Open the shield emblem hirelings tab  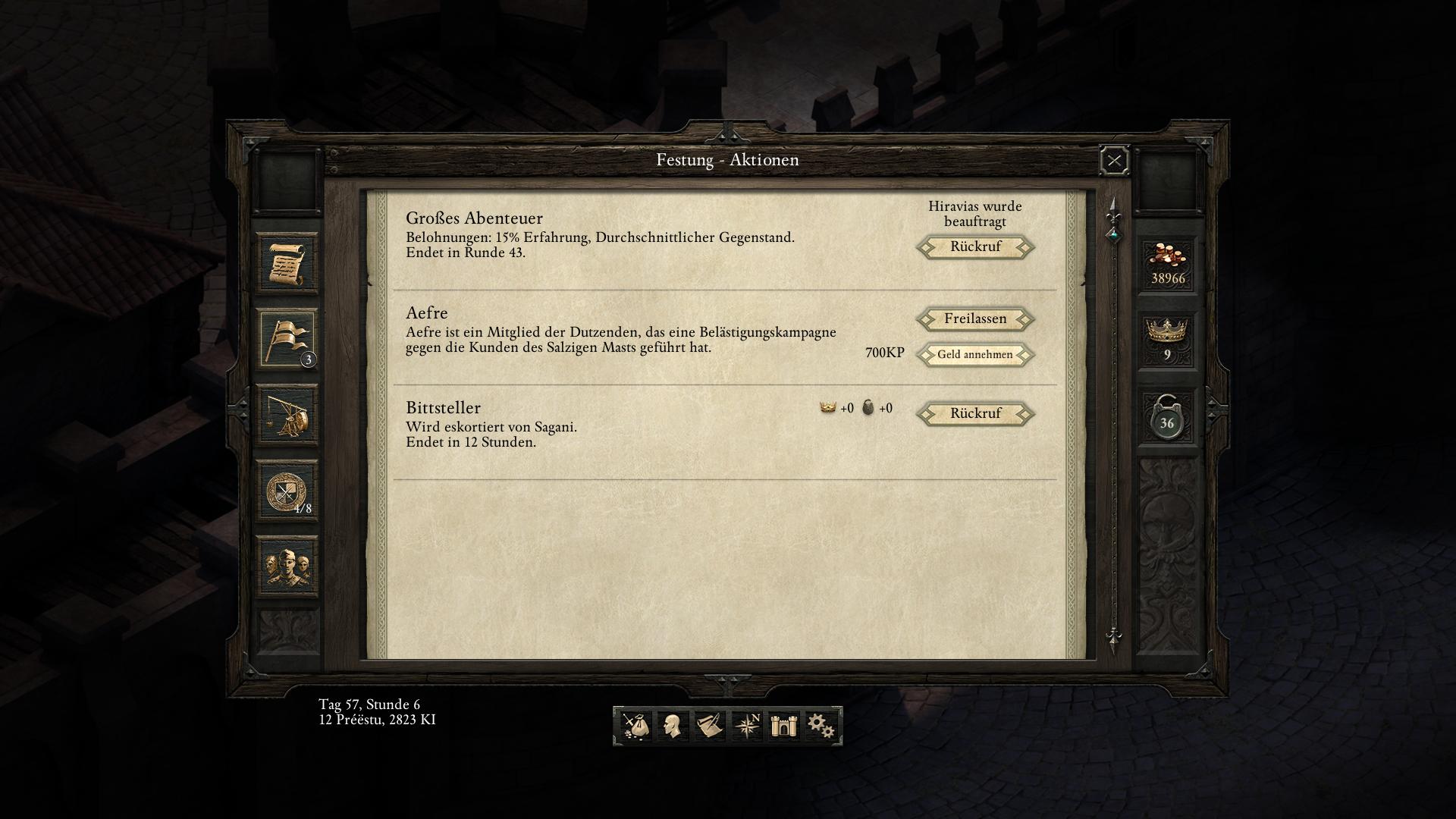287,491
